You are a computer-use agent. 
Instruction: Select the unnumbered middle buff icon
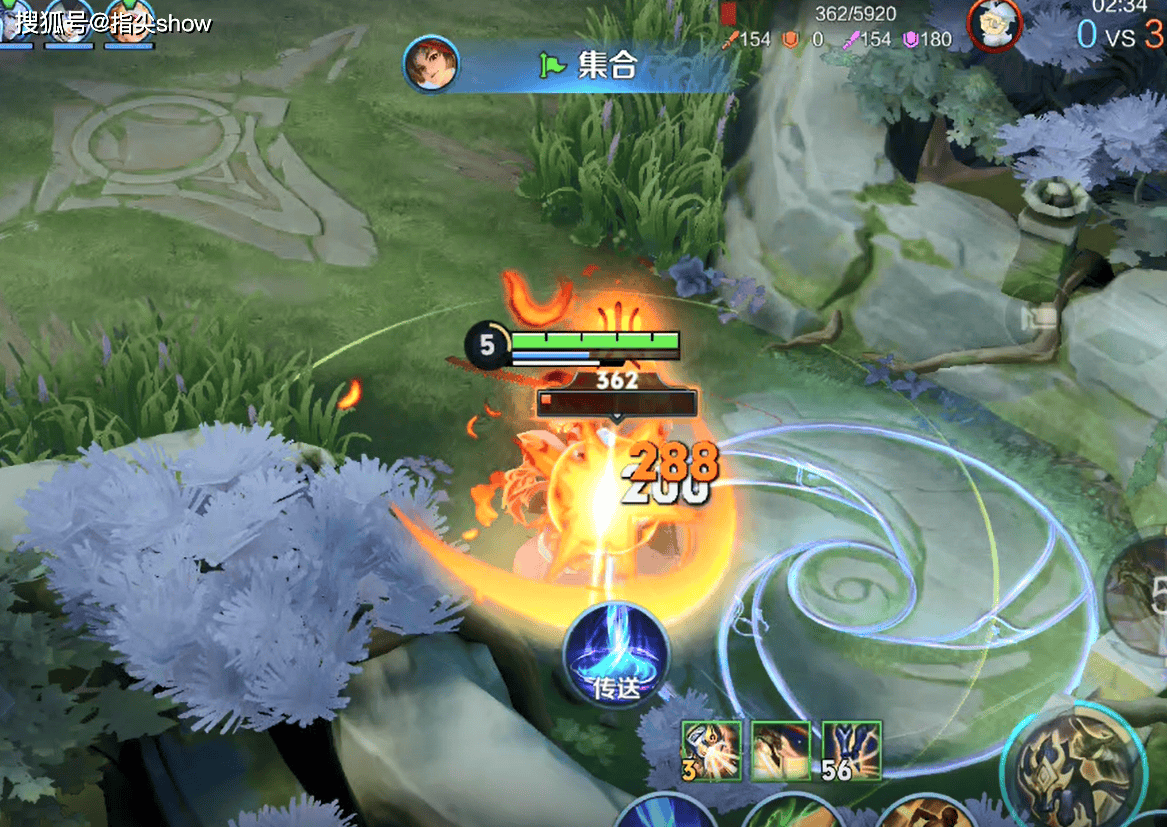coord(781,750)
